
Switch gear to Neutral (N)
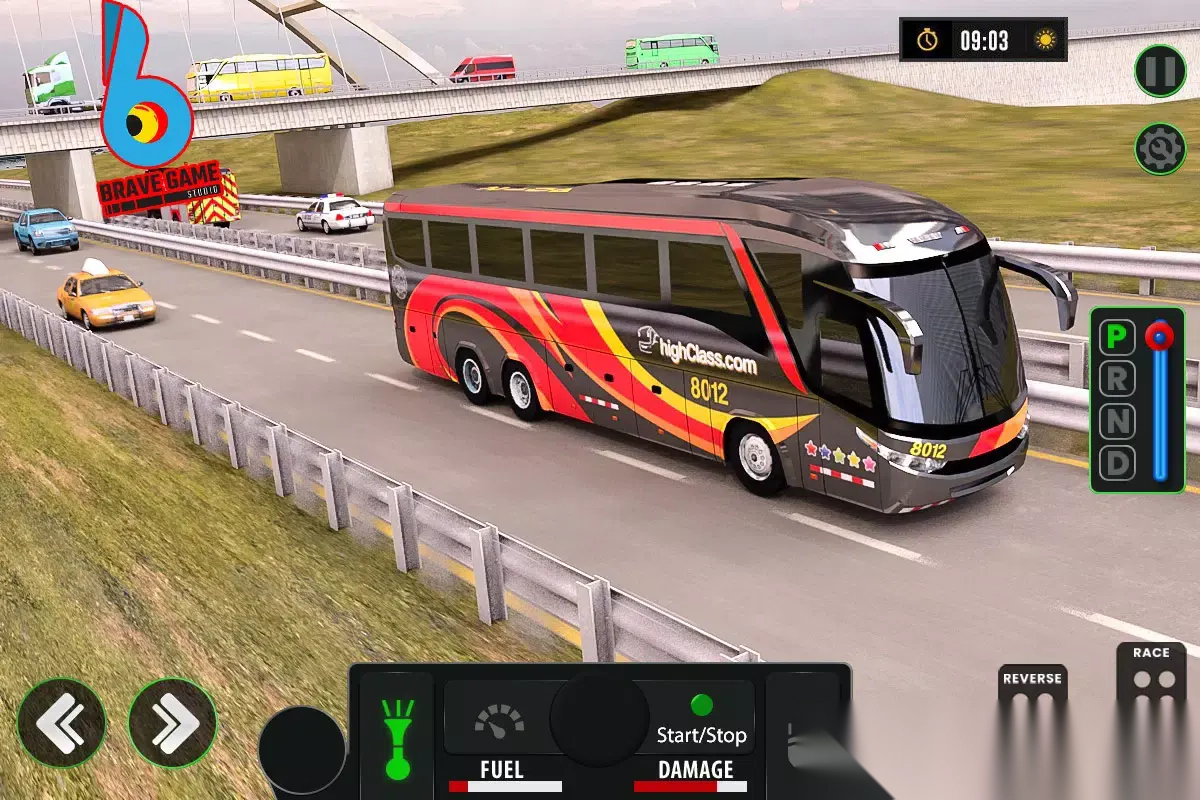(x=1117, y=422)
